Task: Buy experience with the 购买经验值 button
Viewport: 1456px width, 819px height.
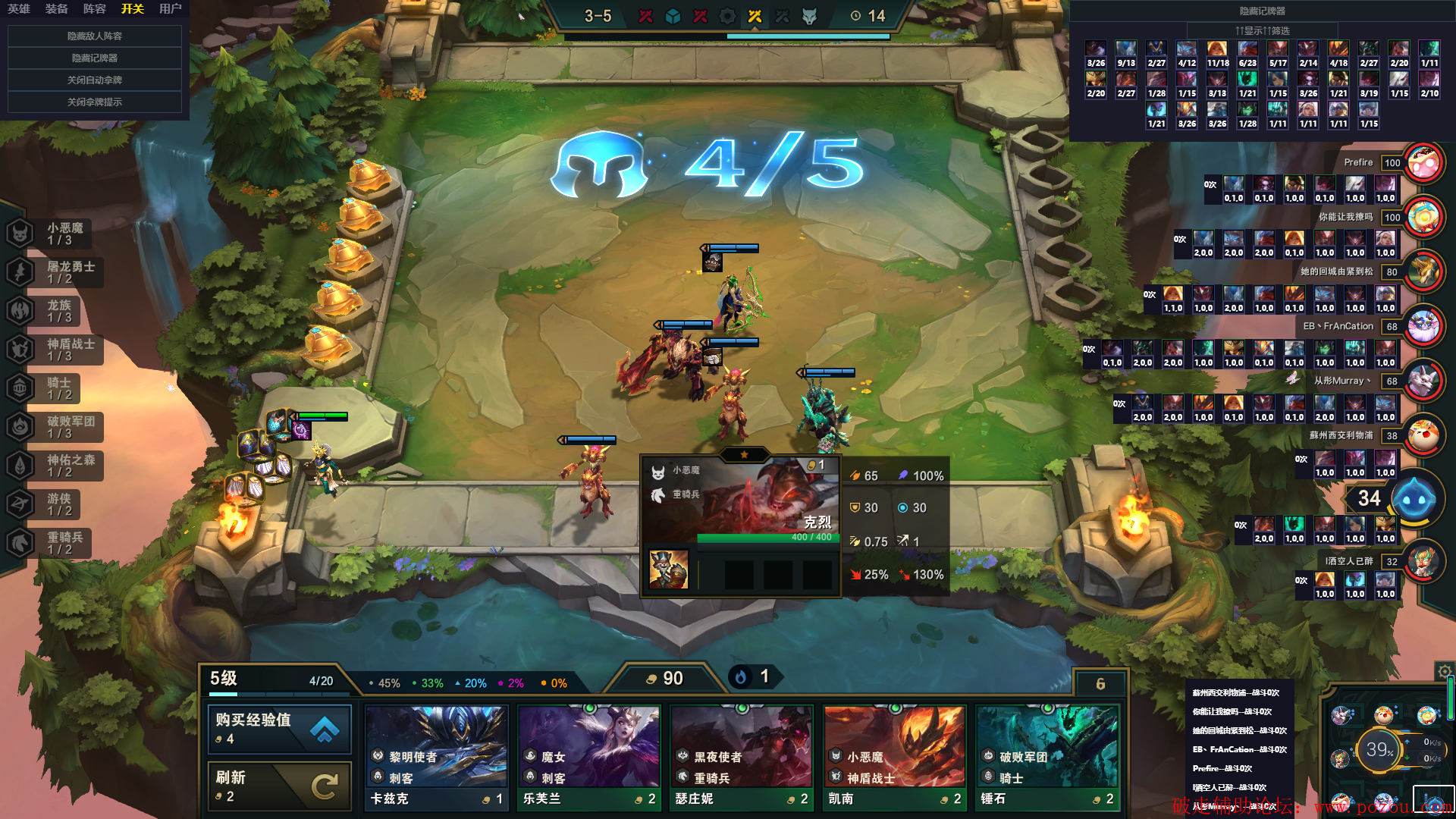Action: [279, 728]
